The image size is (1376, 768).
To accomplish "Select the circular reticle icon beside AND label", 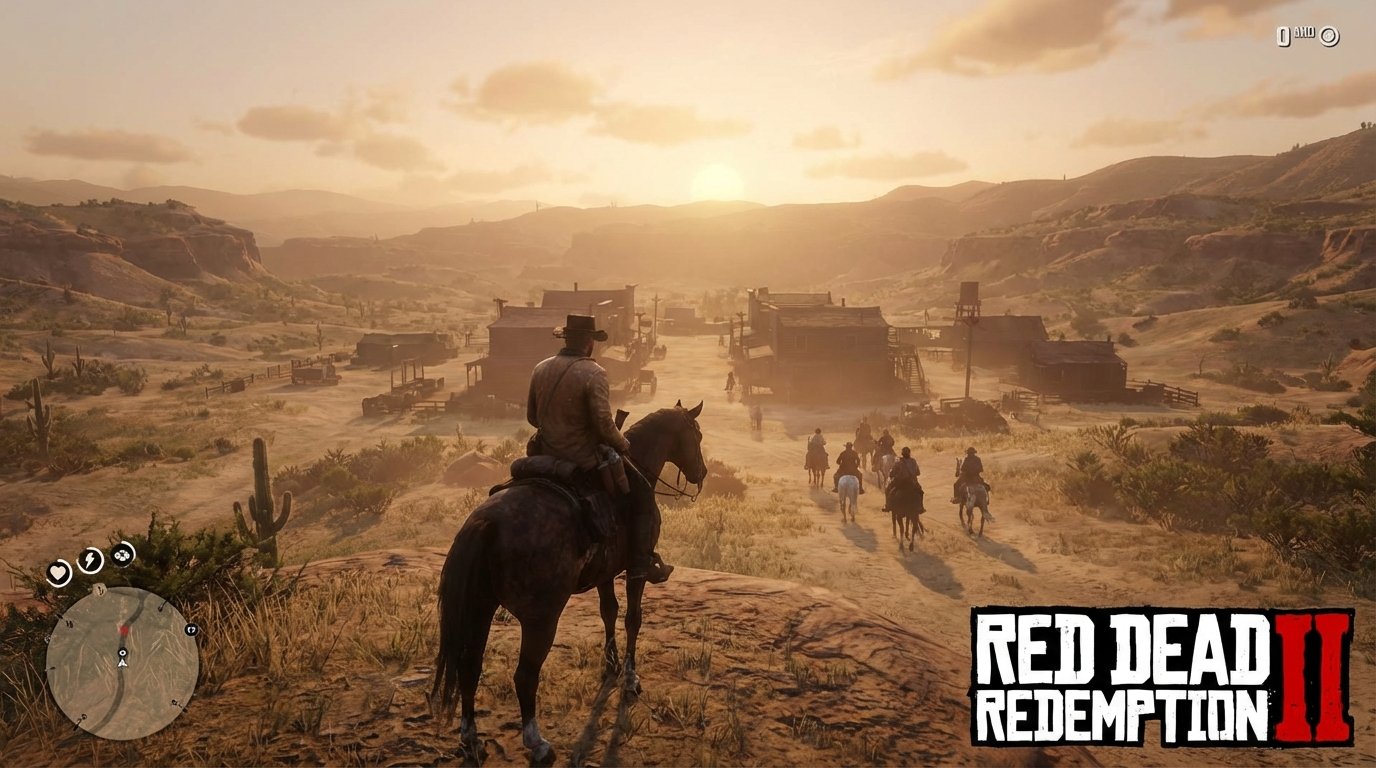I will [1329, 36].
